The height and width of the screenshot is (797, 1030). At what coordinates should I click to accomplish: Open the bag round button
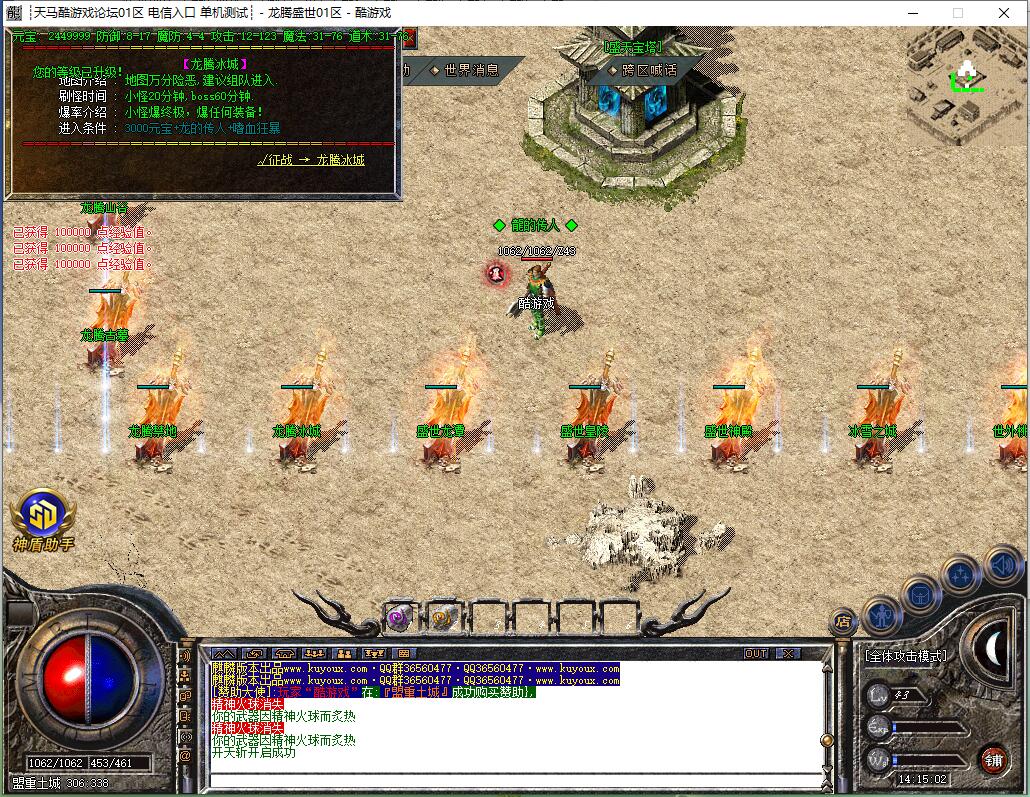coord(920,595)
